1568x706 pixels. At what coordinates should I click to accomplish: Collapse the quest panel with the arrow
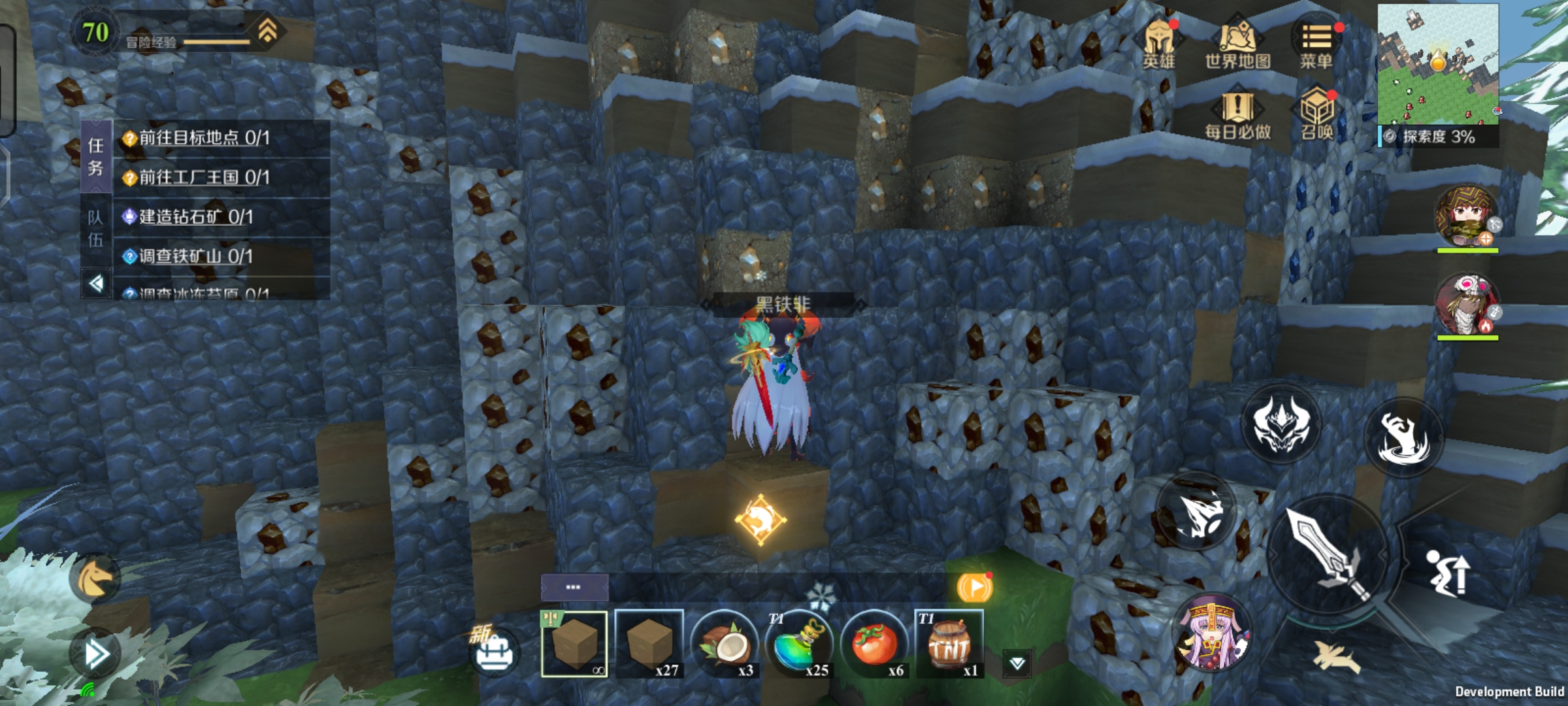[x=96, y=284]
